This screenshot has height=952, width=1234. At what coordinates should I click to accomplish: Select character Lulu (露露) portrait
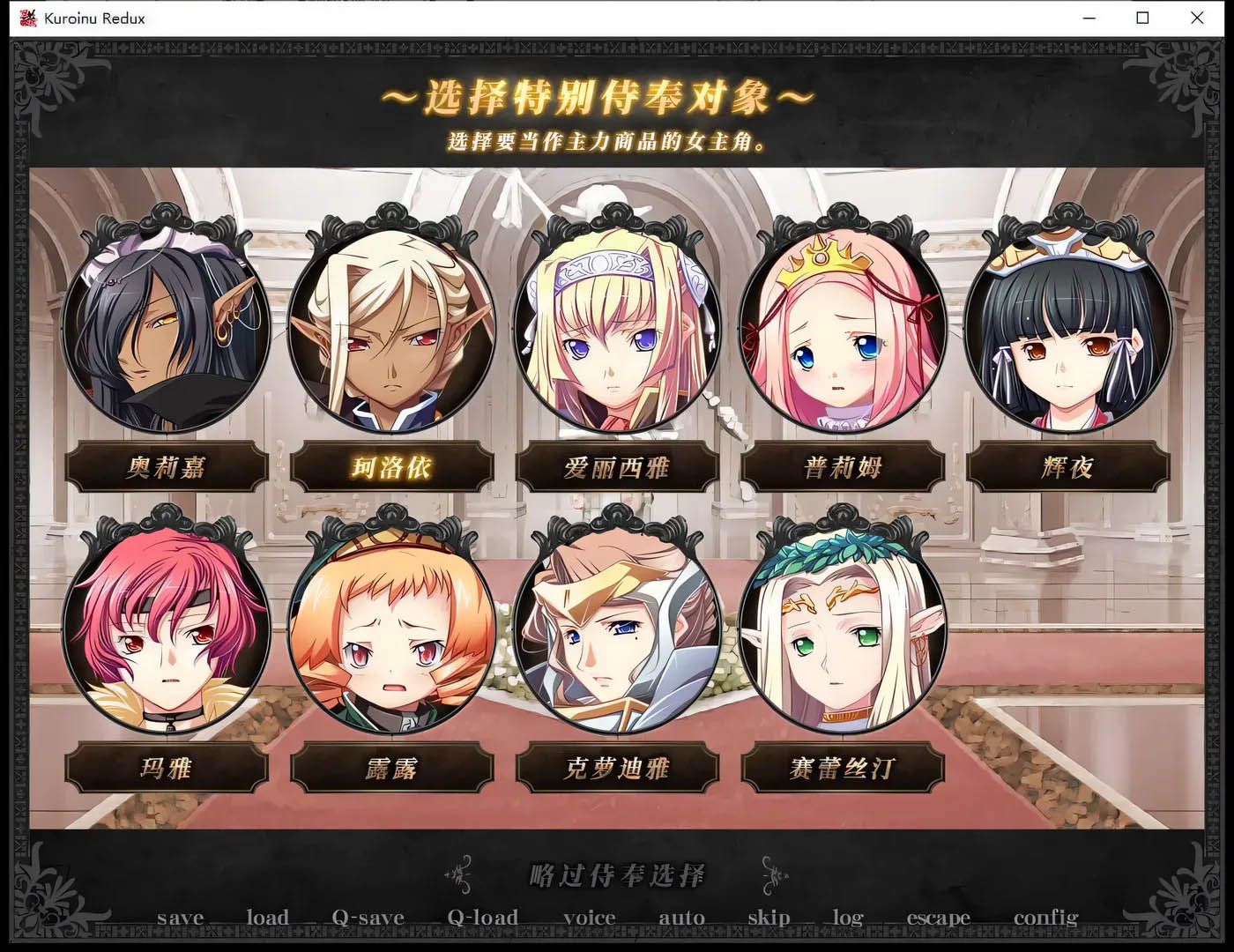point(392,630)
